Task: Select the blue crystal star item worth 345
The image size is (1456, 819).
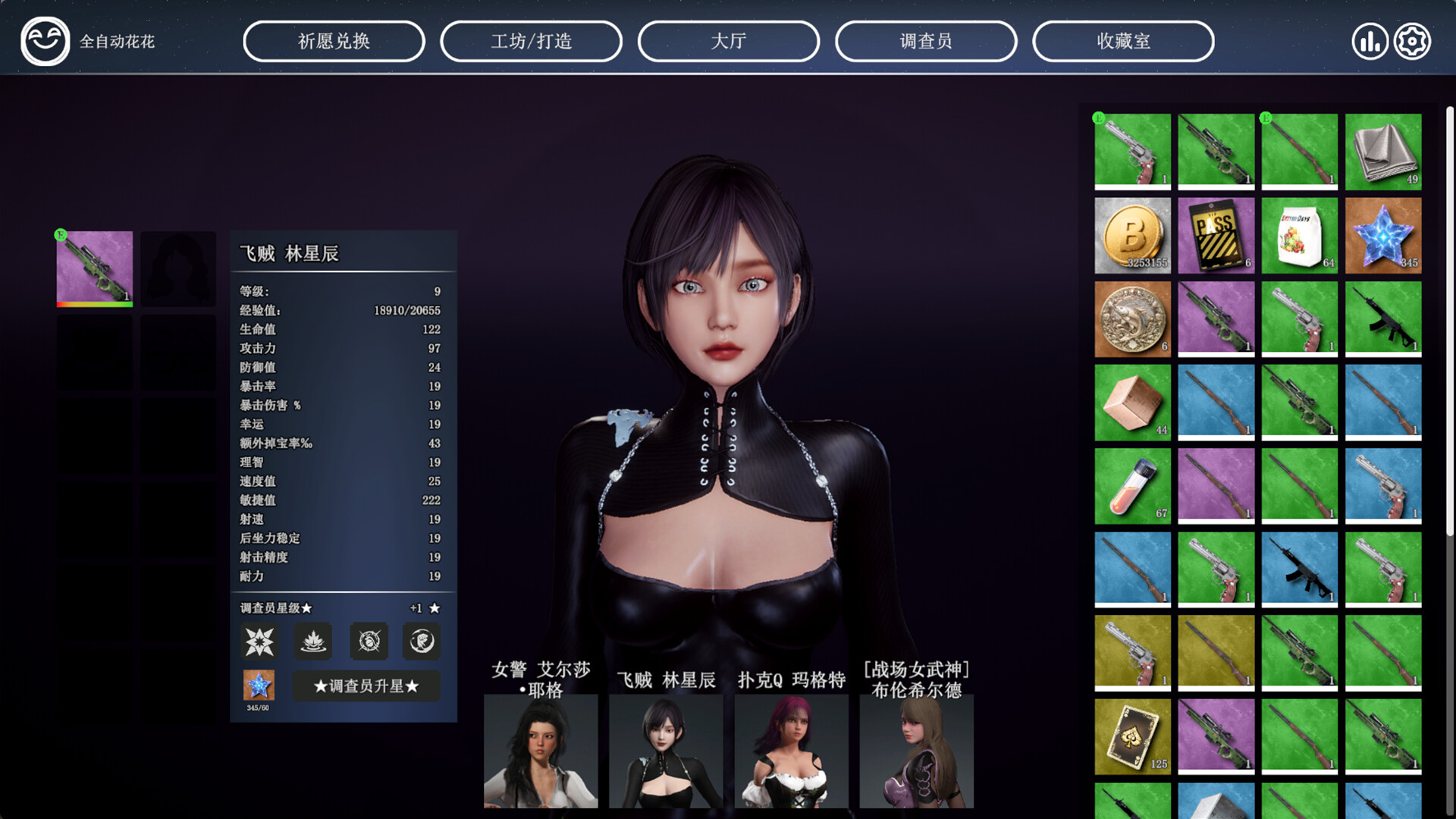Action: [x=1383, y=235]
